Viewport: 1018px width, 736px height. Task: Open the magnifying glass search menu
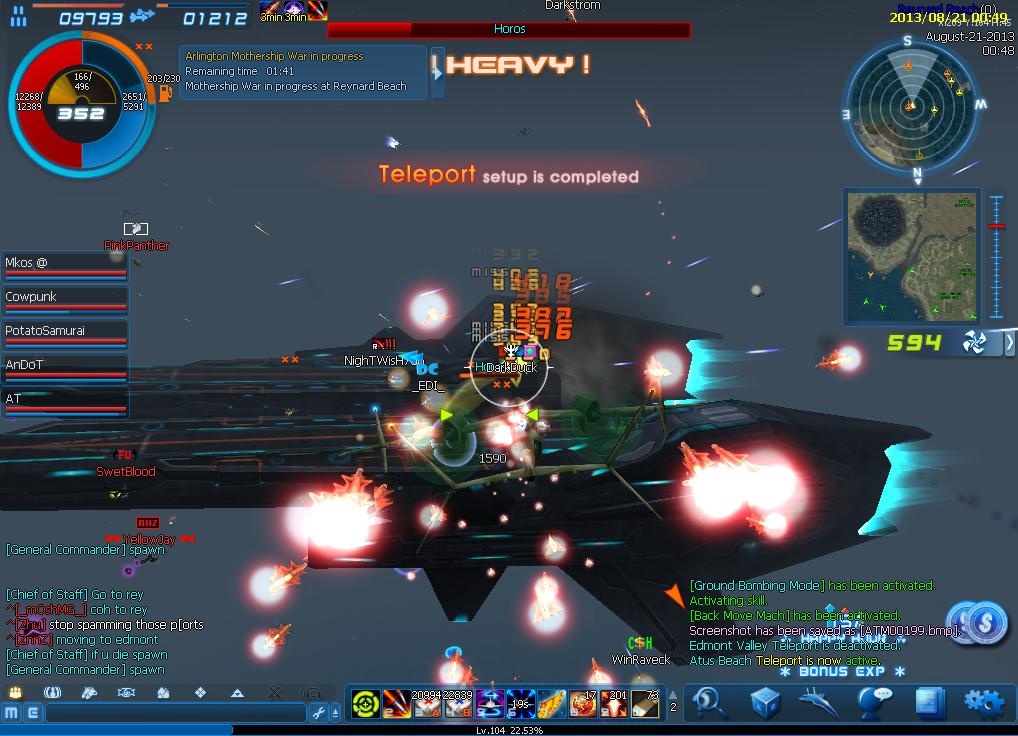click(709, 702)
